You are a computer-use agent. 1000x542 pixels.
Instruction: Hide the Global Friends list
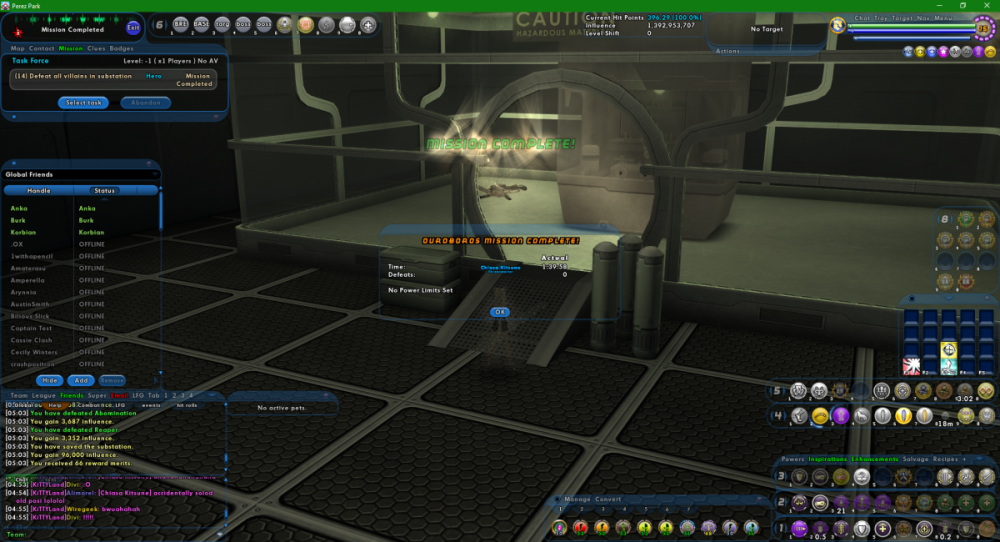[x=49, y=380]
